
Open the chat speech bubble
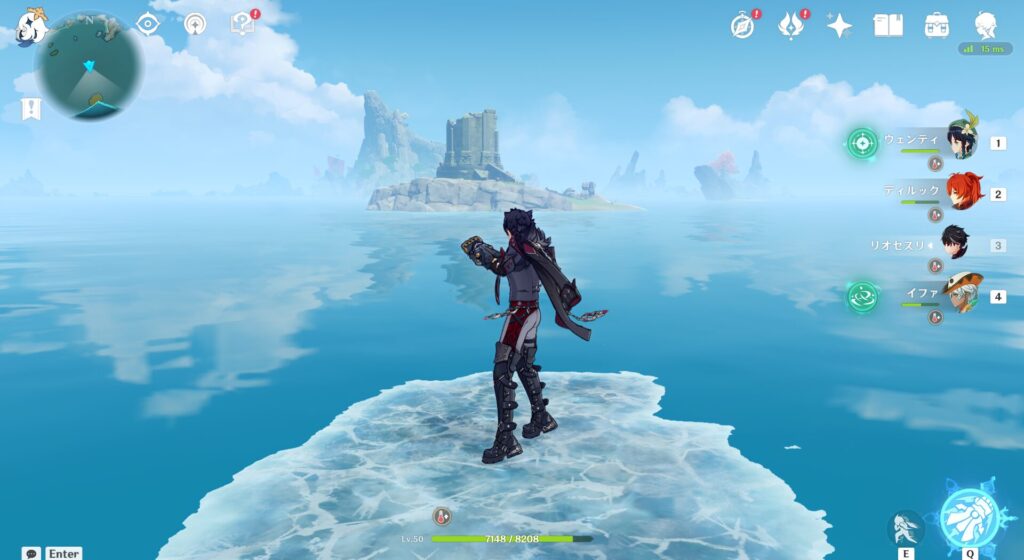click(32, 553)
